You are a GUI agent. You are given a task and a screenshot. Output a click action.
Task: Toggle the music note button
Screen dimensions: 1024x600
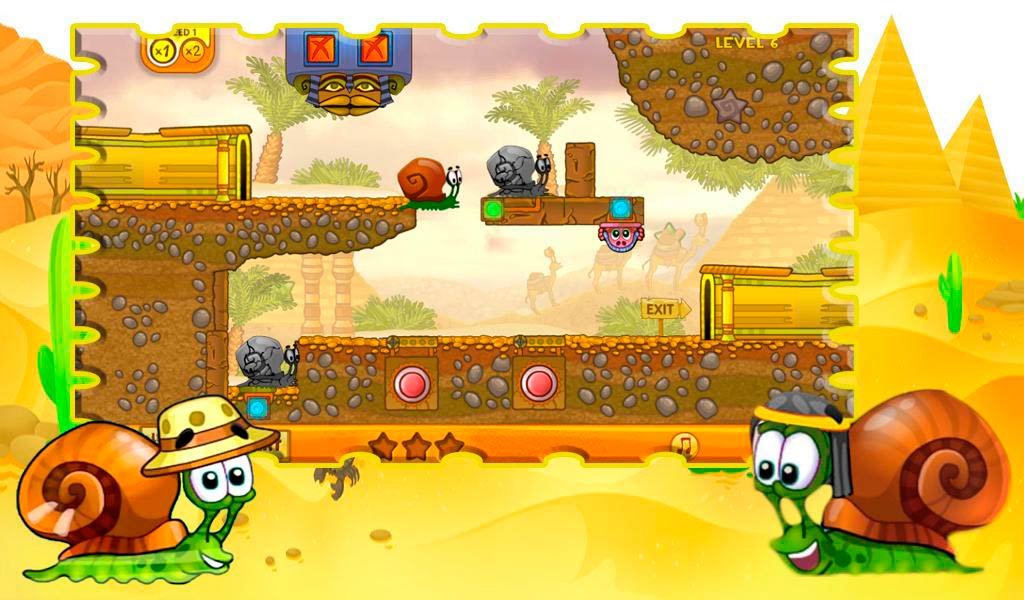coord(684,445)
